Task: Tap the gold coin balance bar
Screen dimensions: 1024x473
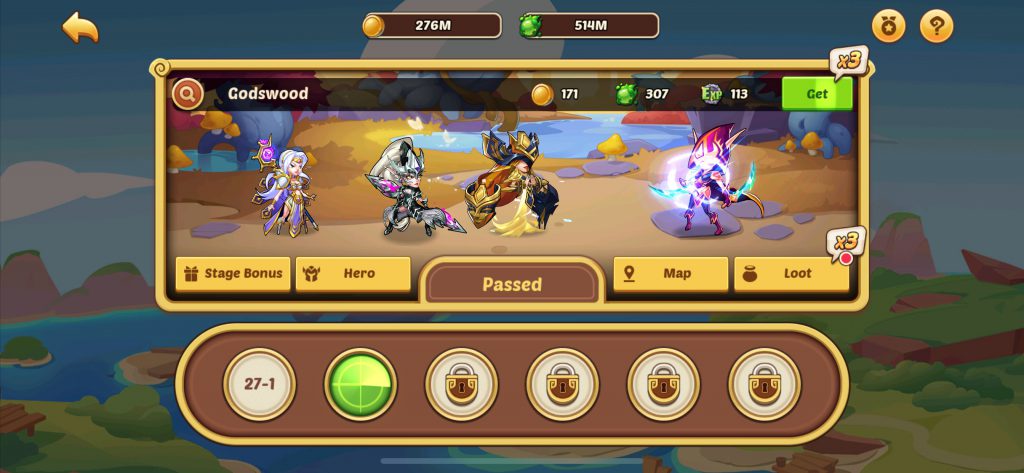Action: tap(432, 26)
